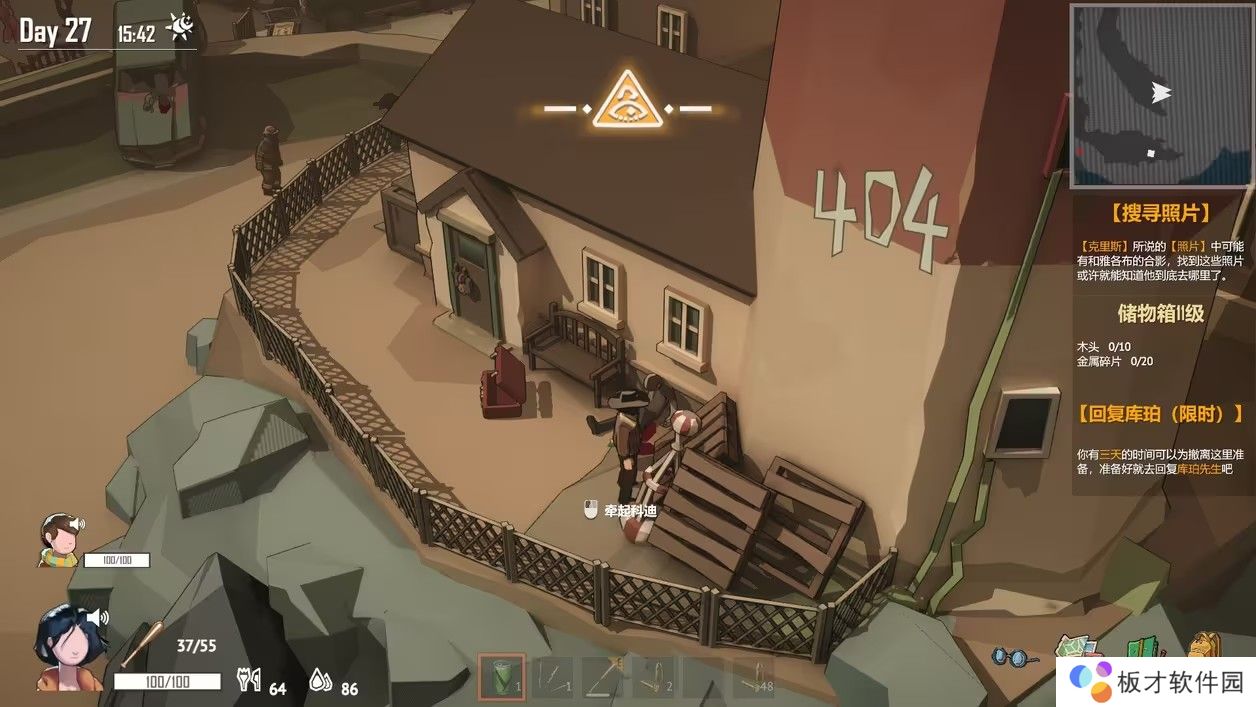The width and height of the screenshot is (1256, 707).
Task: Open the green journal book icon
Action: (1142, 650)
